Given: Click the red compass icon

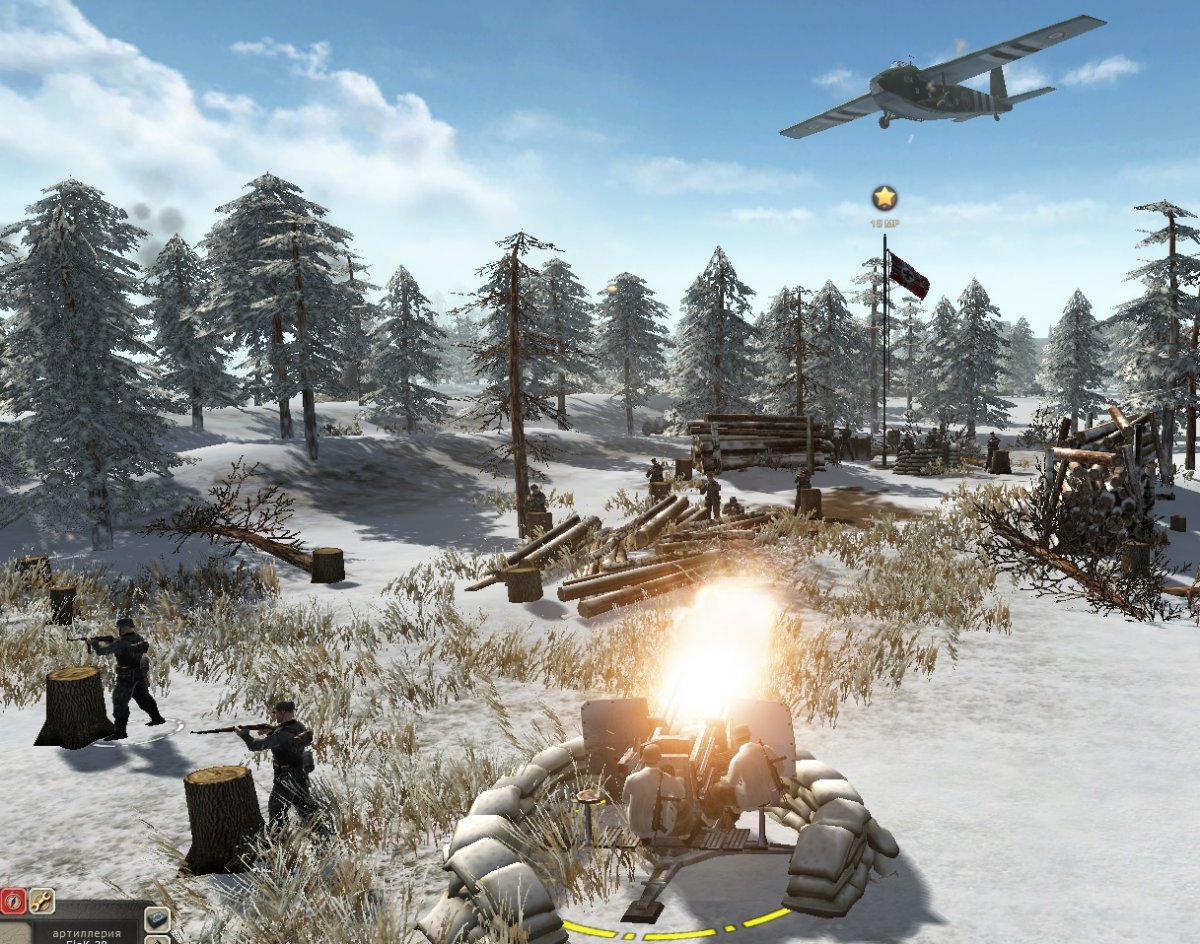Looking at the screenshot, I should [x=11, y=899].
